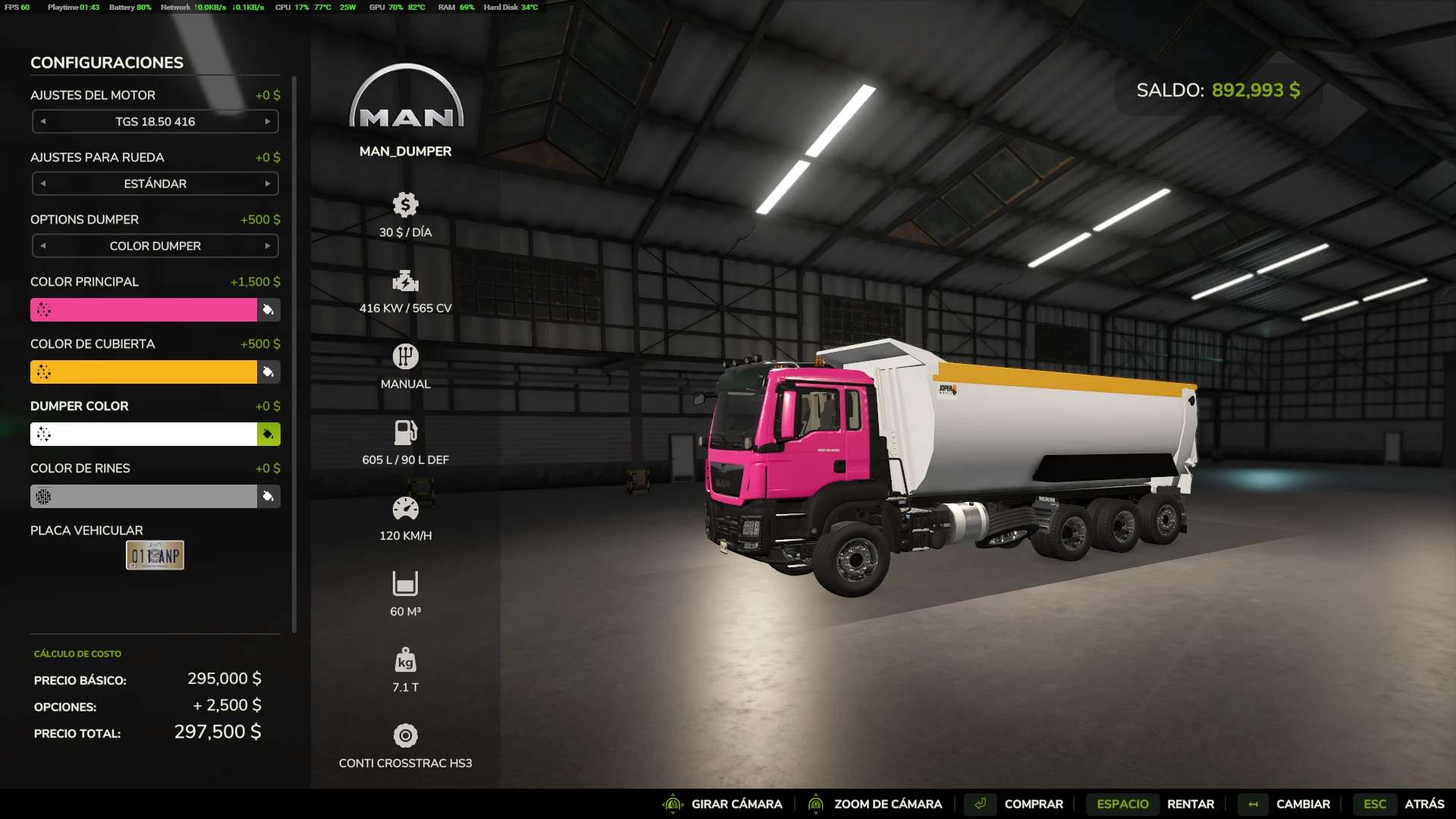Viewport: 1456px width, 819px height.
Task: Open the gray Color de Rines swatch
Action: pos(144,496)
